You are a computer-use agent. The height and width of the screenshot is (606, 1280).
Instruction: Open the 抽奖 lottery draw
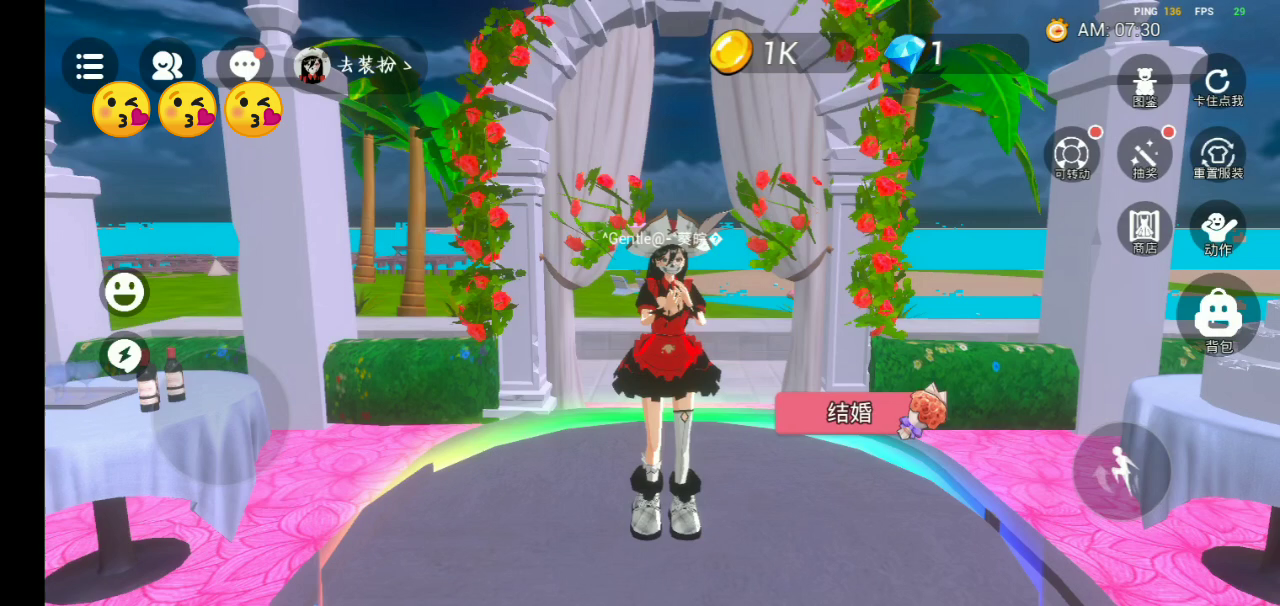[x=1145, y=156]
